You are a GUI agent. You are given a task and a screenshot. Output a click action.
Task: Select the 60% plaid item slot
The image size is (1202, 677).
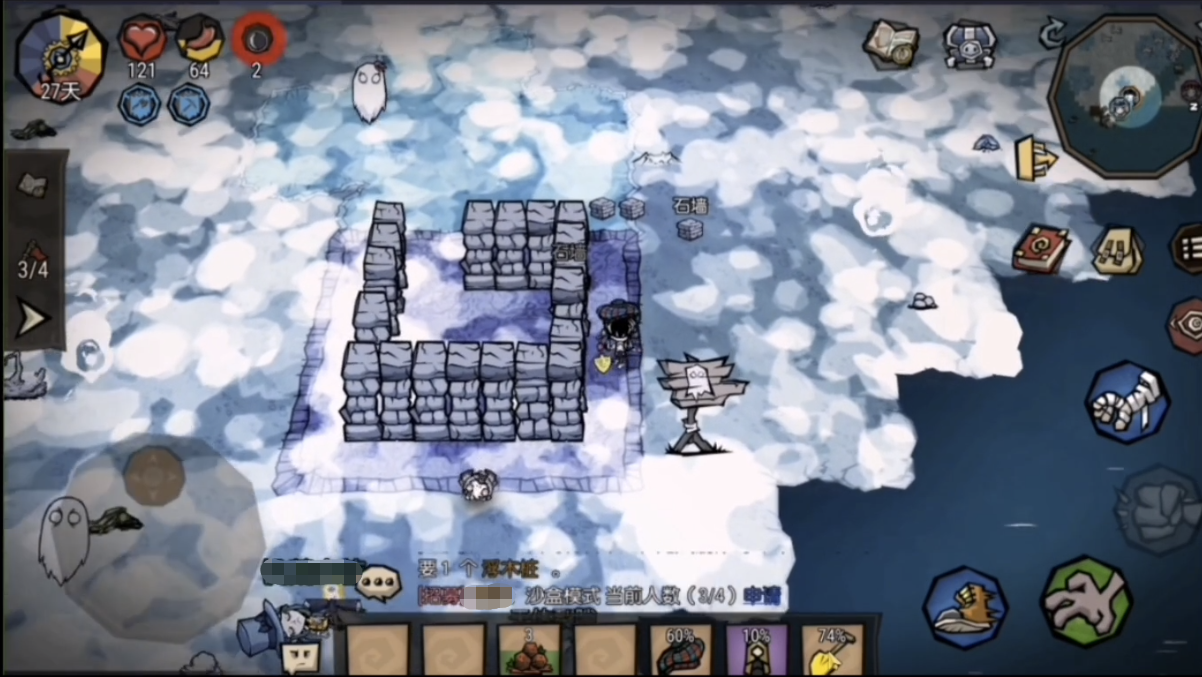point(681,650)
